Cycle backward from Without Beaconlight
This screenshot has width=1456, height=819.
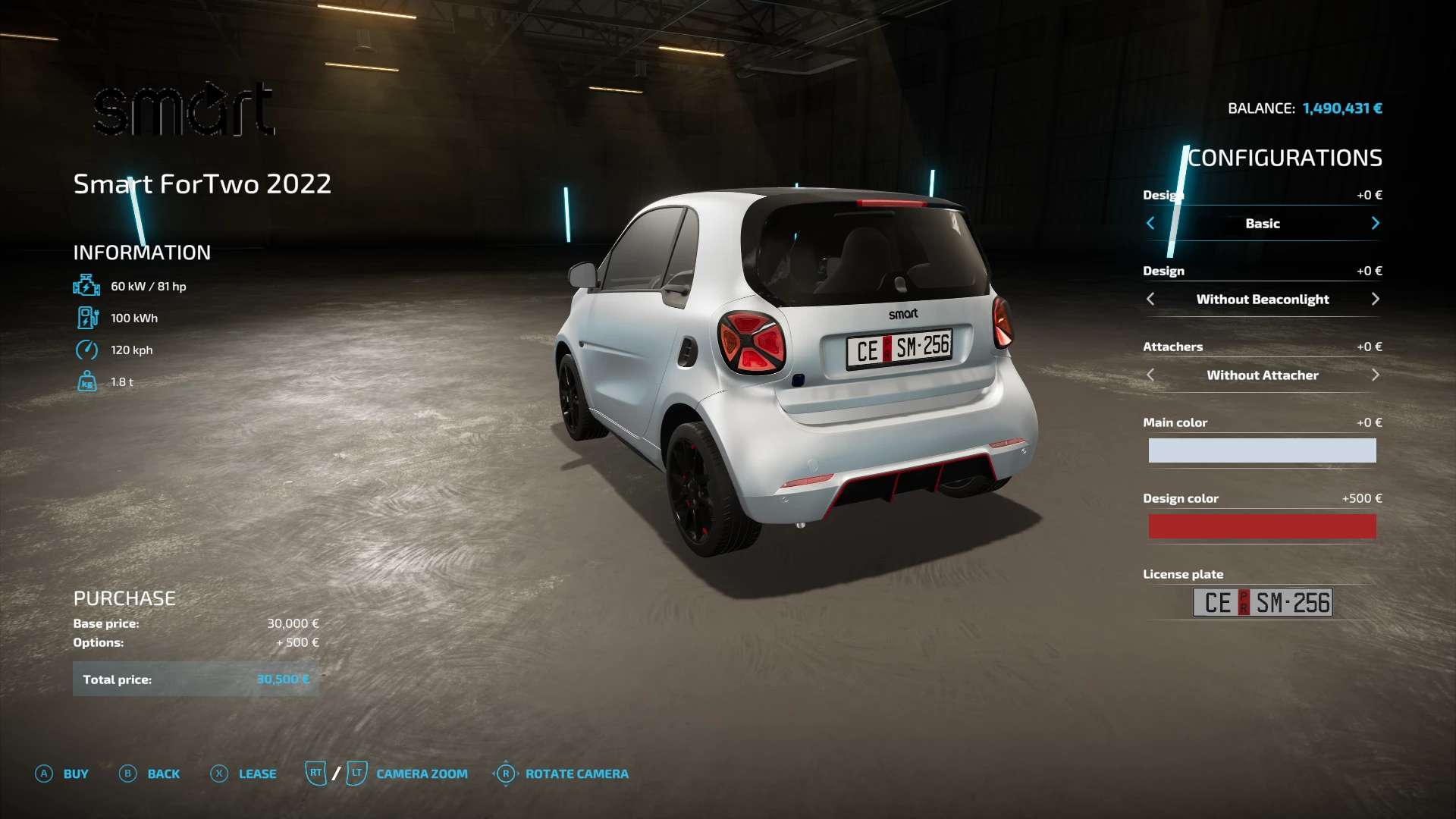tap(1150, 300)
